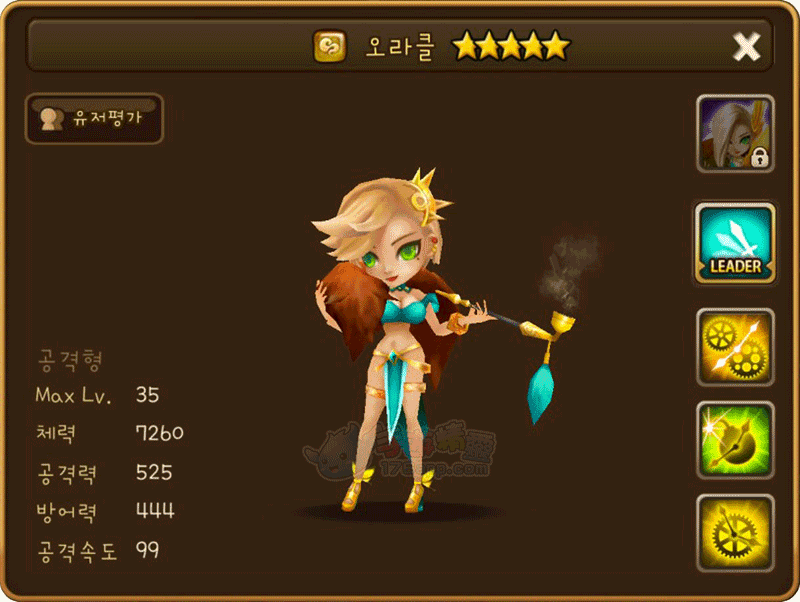Choose the gear with arrow skill icon
This screenshot has height=602, width=800.
(735, 533)
